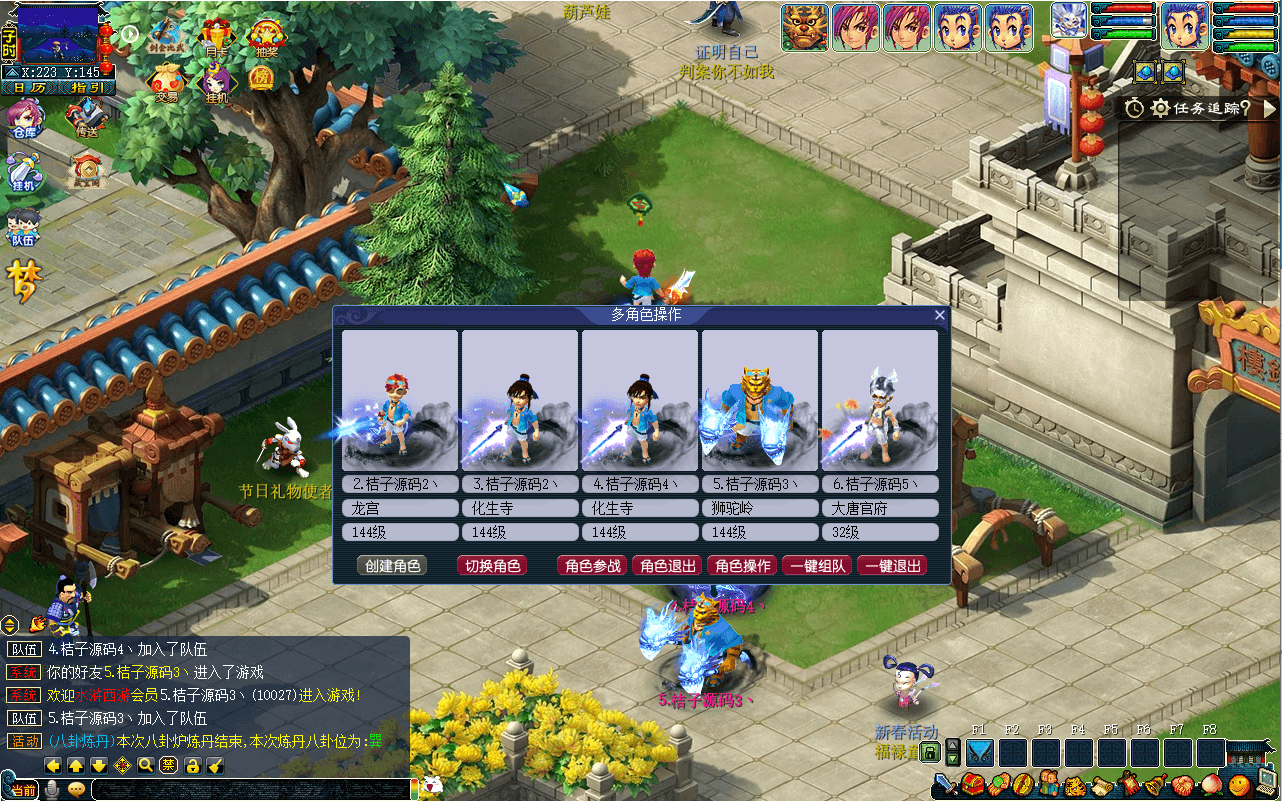Close the 多角色操作 window
1282x801 pixels.
[x=939, y=315]
